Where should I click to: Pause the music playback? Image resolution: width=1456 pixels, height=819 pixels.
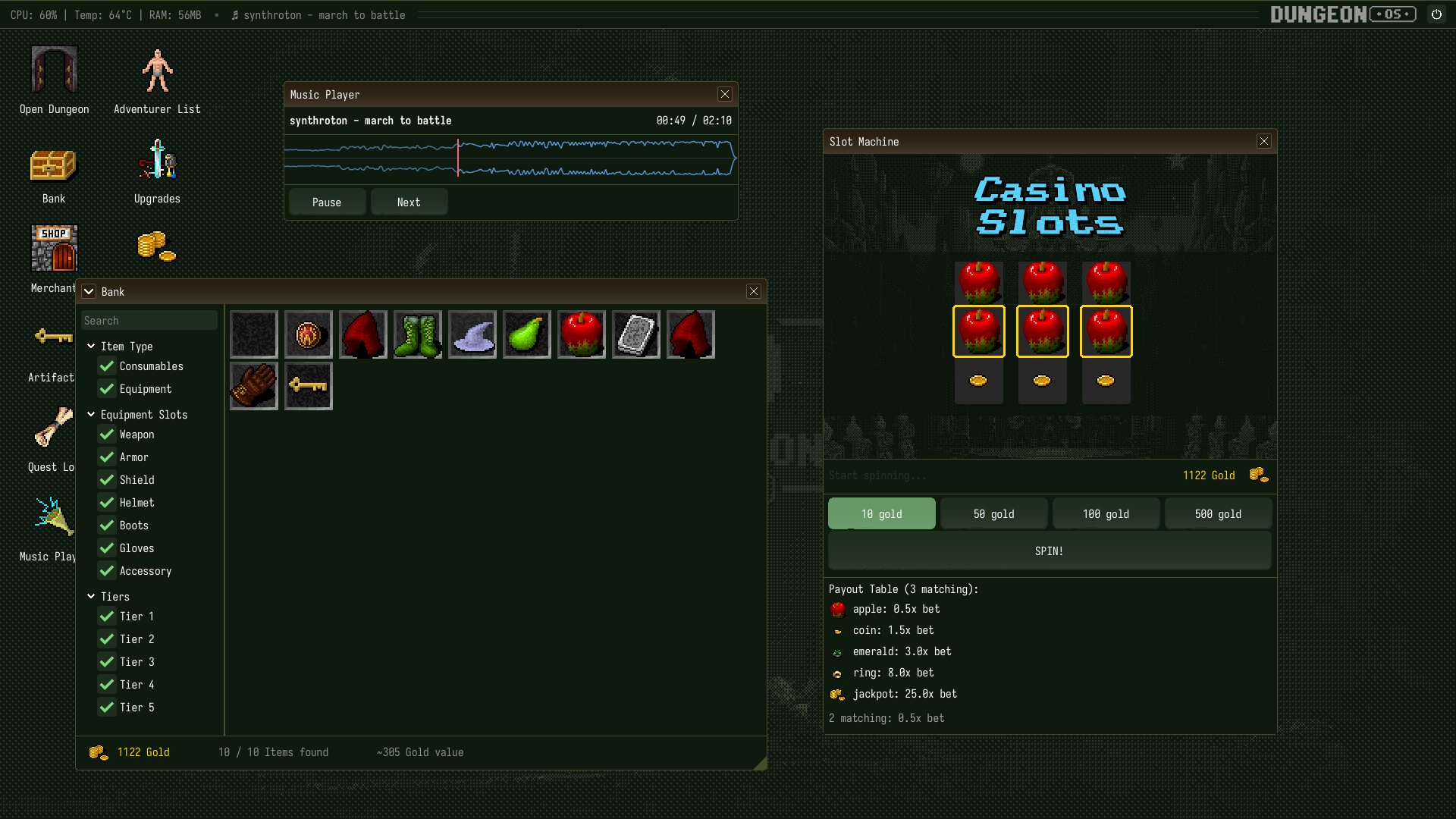(x=327, y=202)
